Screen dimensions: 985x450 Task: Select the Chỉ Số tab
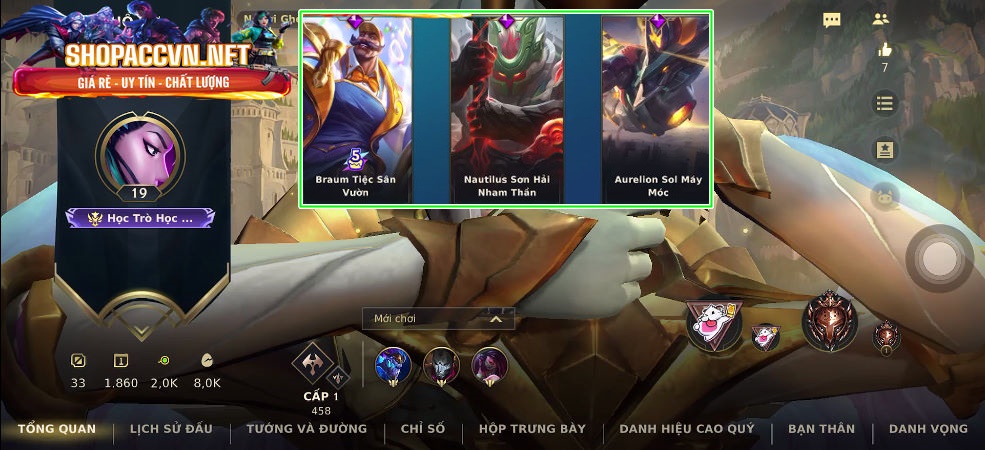[x=422, y=429]
